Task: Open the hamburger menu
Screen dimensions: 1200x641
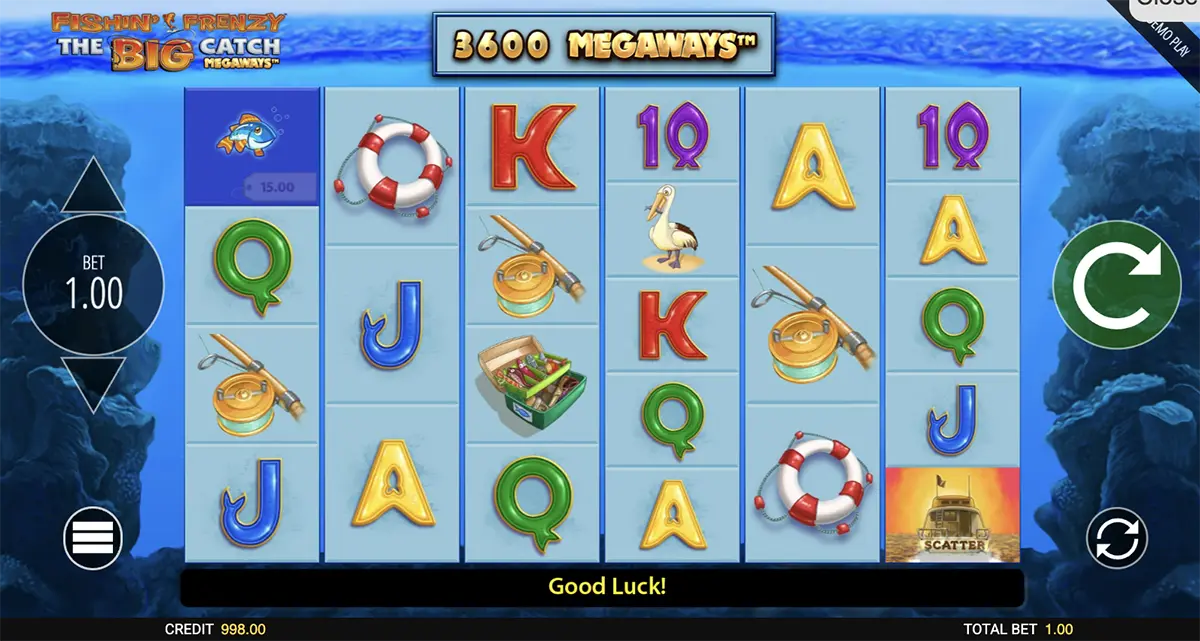Action: [x=93, y=539]
